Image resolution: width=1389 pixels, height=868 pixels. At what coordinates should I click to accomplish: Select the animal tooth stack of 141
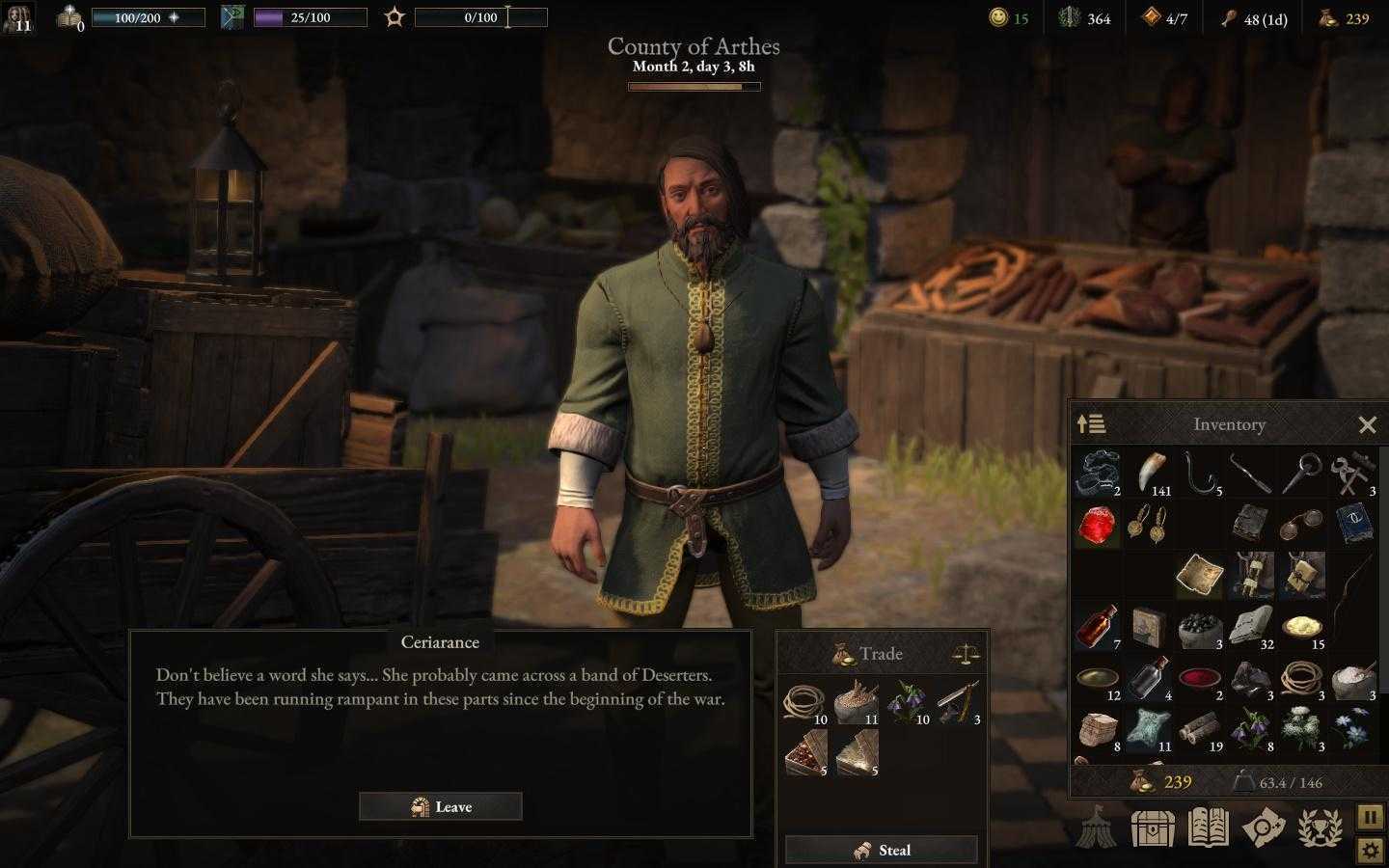(x=1149, y=475)
